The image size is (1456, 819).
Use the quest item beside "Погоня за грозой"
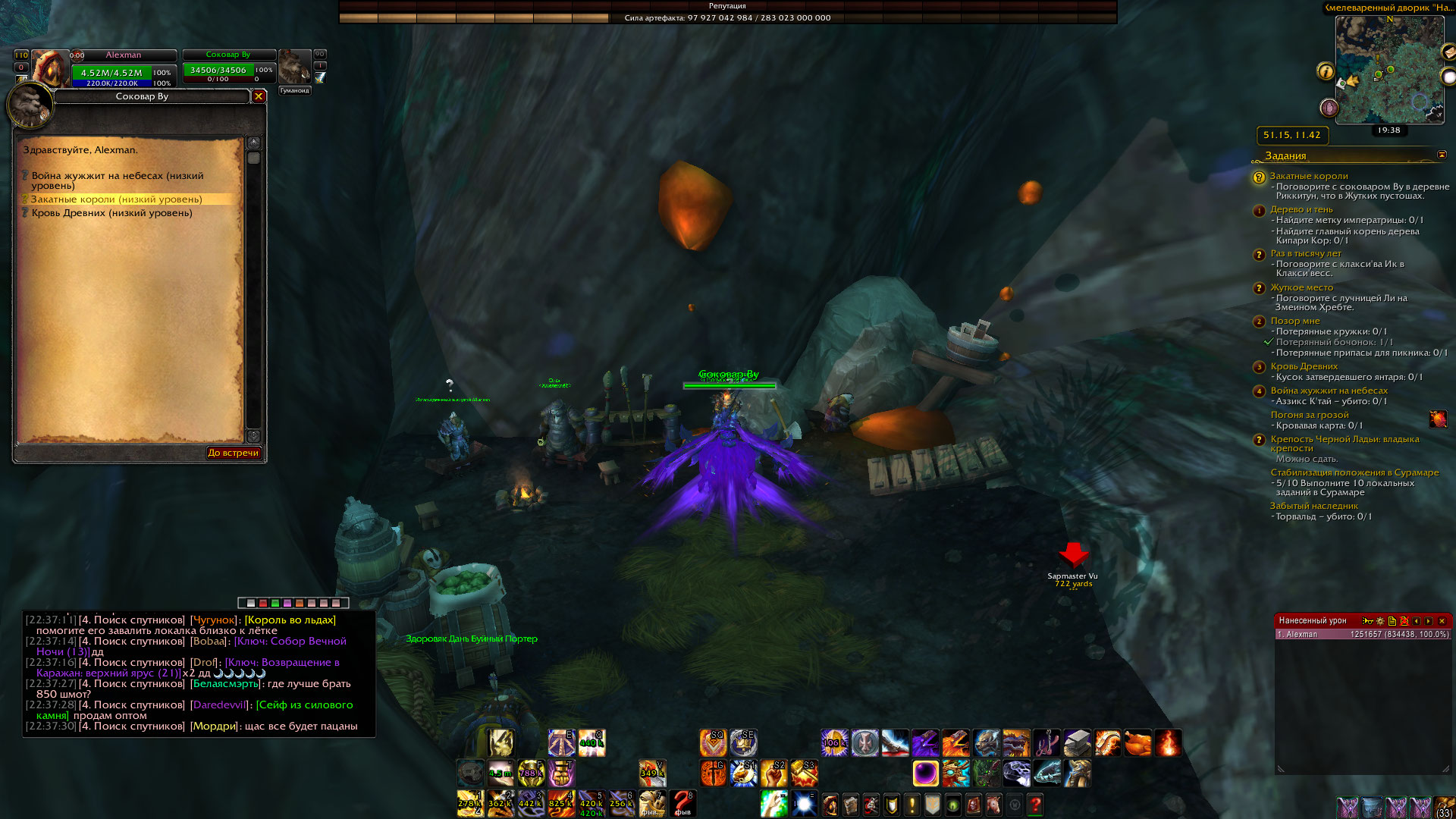coord(1438,419)
